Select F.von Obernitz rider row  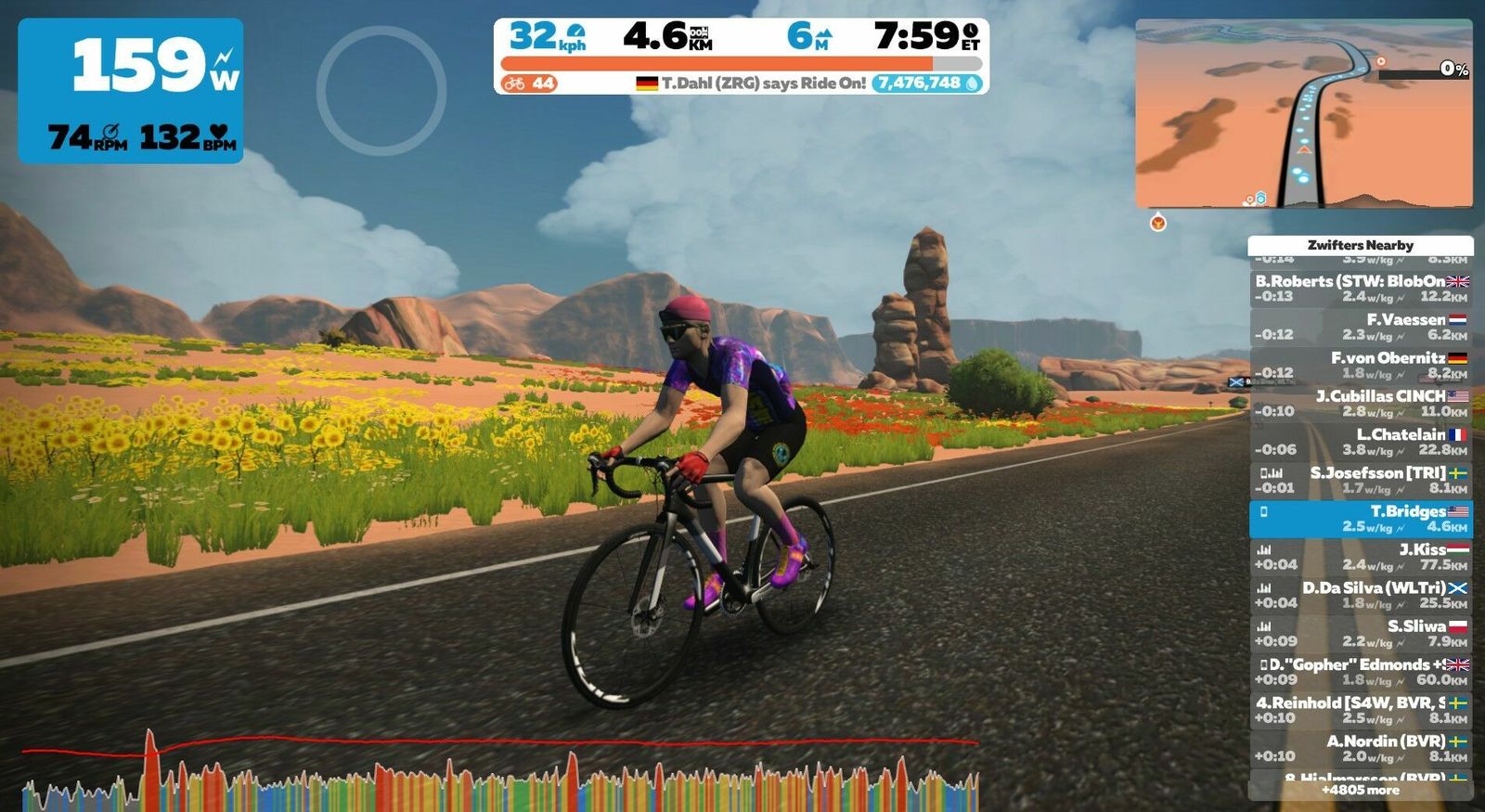click(x=1360, y=365)
